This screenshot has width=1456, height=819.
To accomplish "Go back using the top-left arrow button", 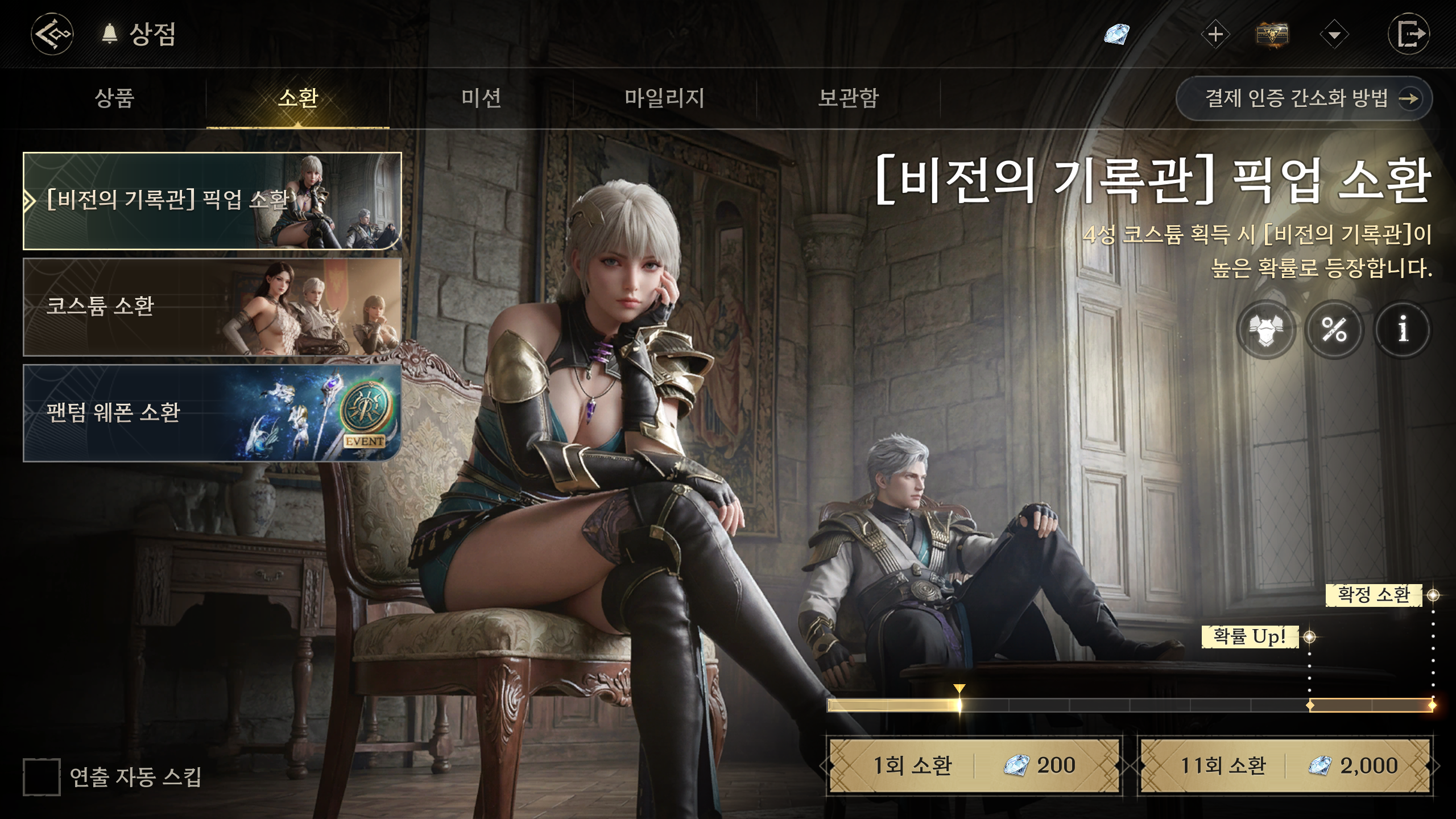I will pyautogui.click(x=52, y=35).
